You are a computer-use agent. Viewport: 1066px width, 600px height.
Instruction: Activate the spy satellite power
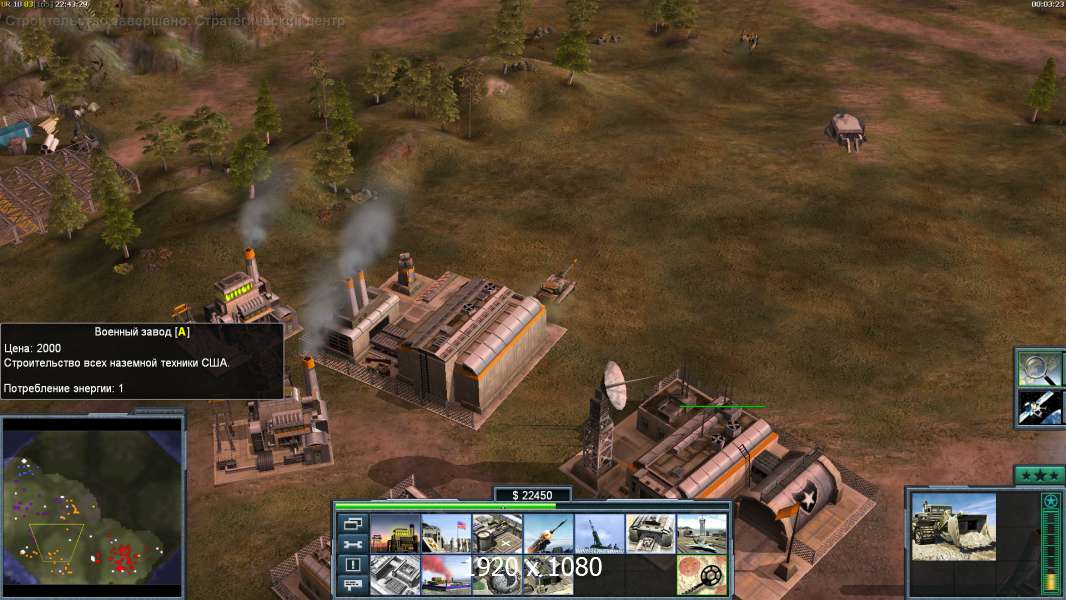pyautogui.click(x=1039, y=407)
